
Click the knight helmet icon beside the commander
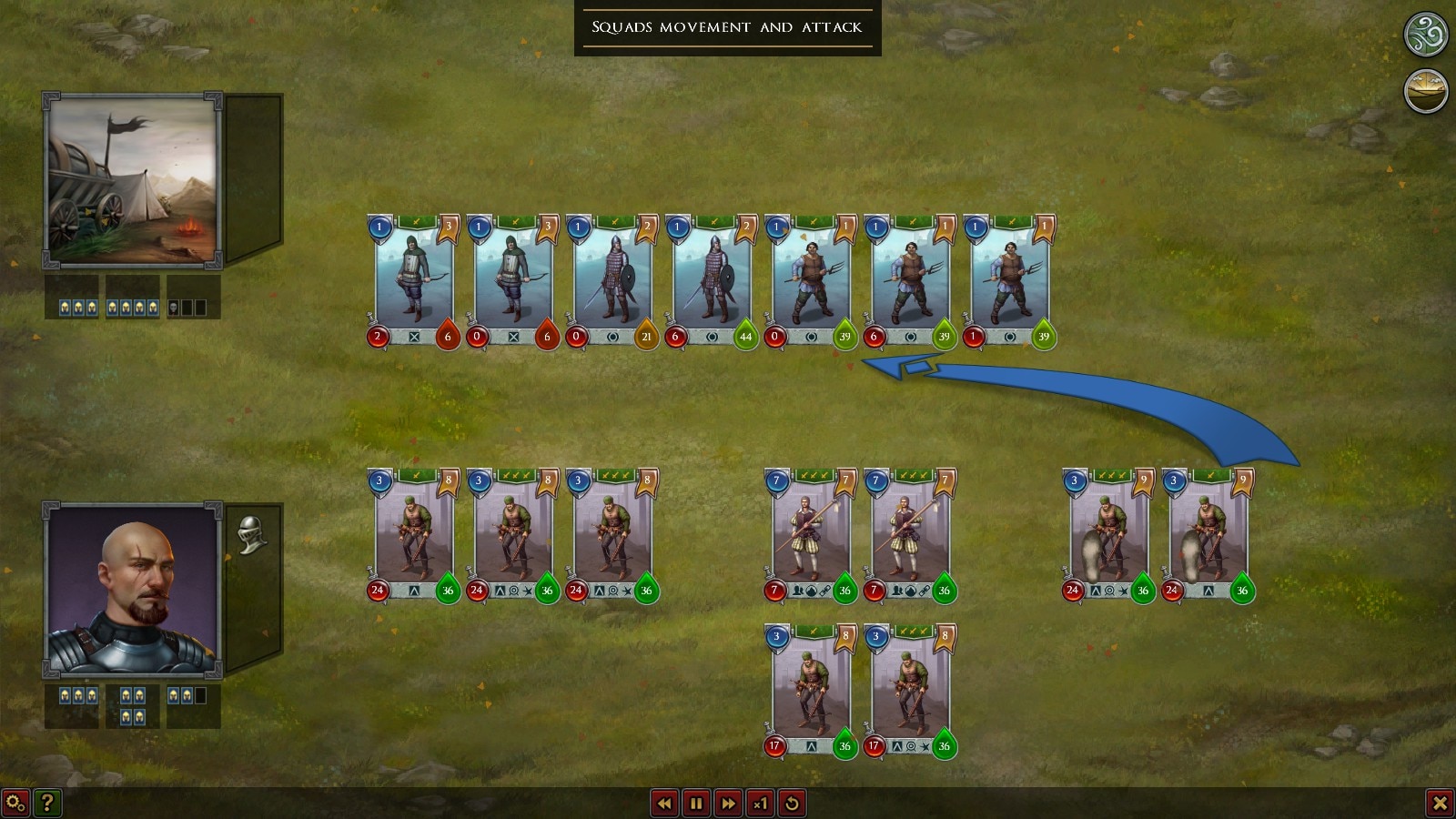pos(251,534)
